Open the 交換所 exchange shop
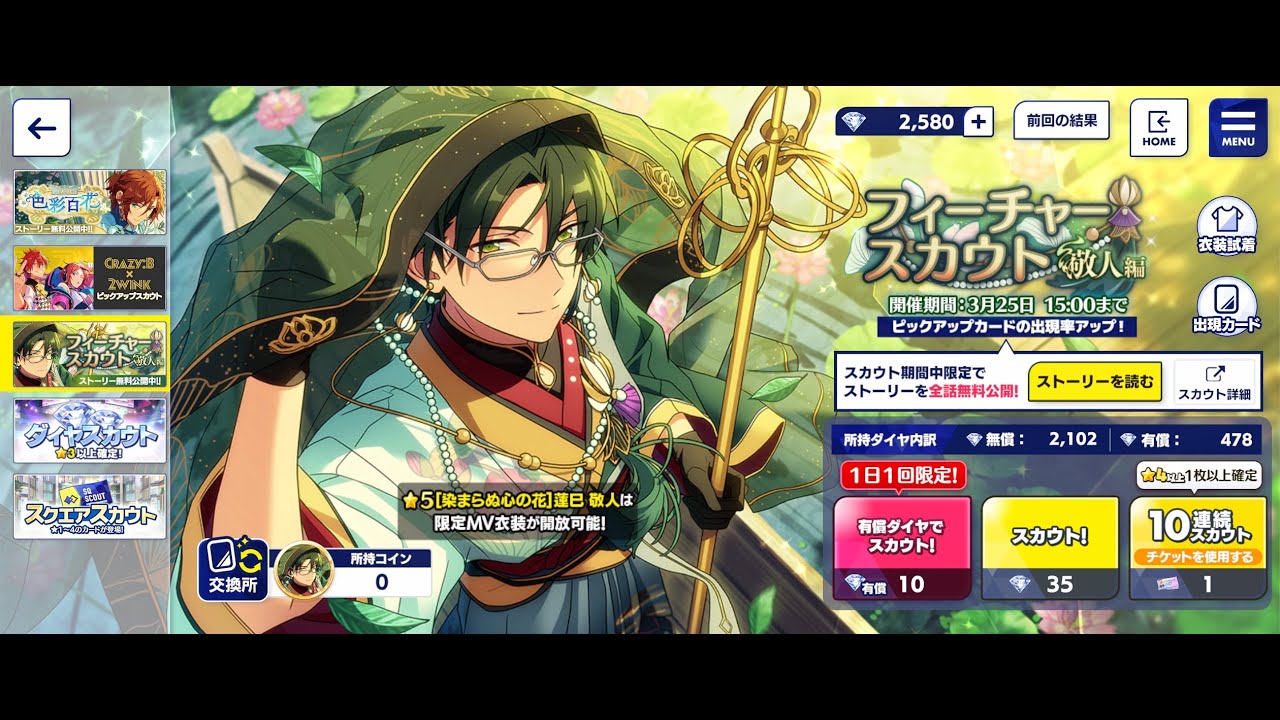The width and height of the screenshot is (1280, 720). point(233,570)
